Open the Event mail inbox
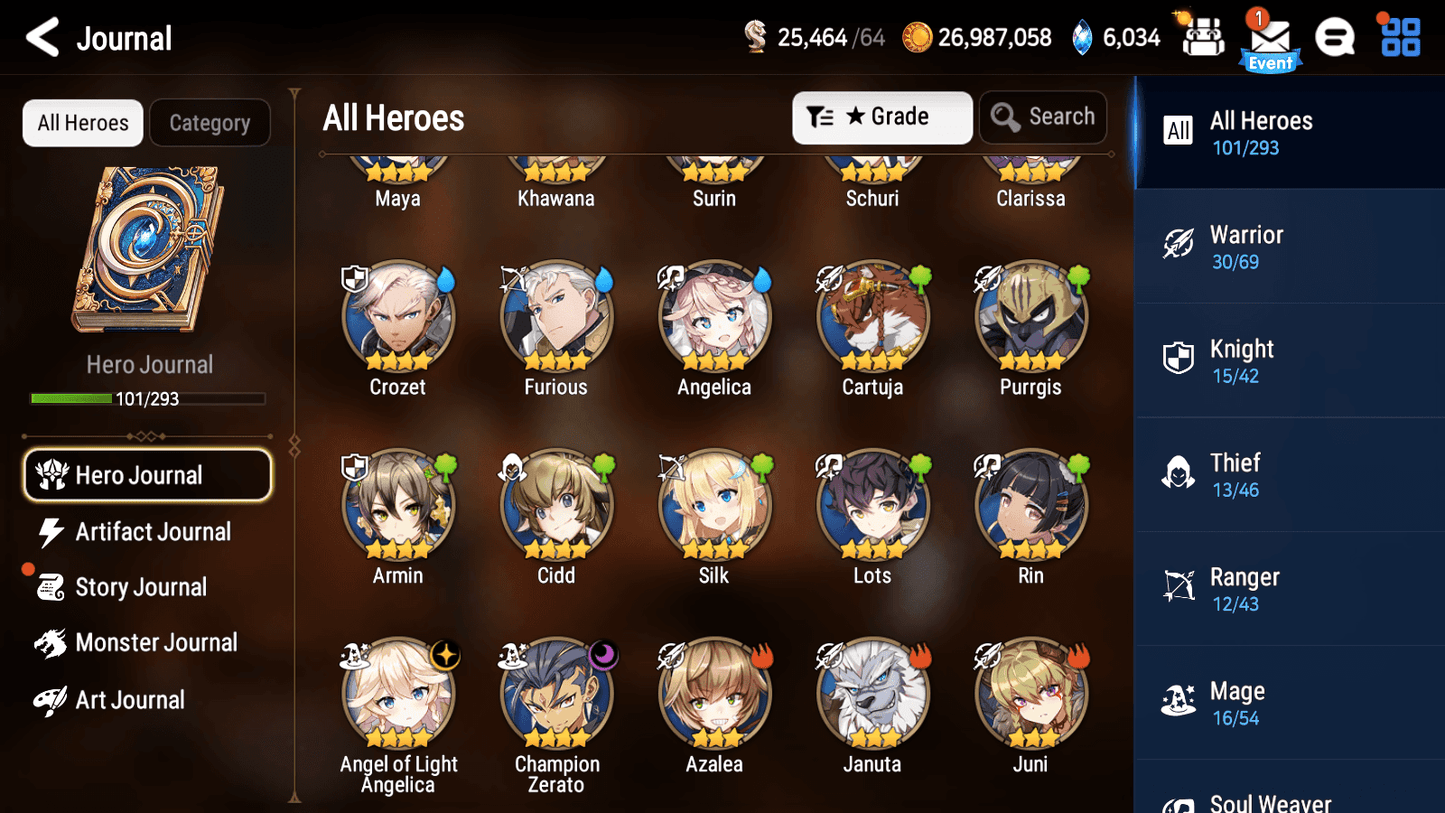 (x=1270, y=37)
